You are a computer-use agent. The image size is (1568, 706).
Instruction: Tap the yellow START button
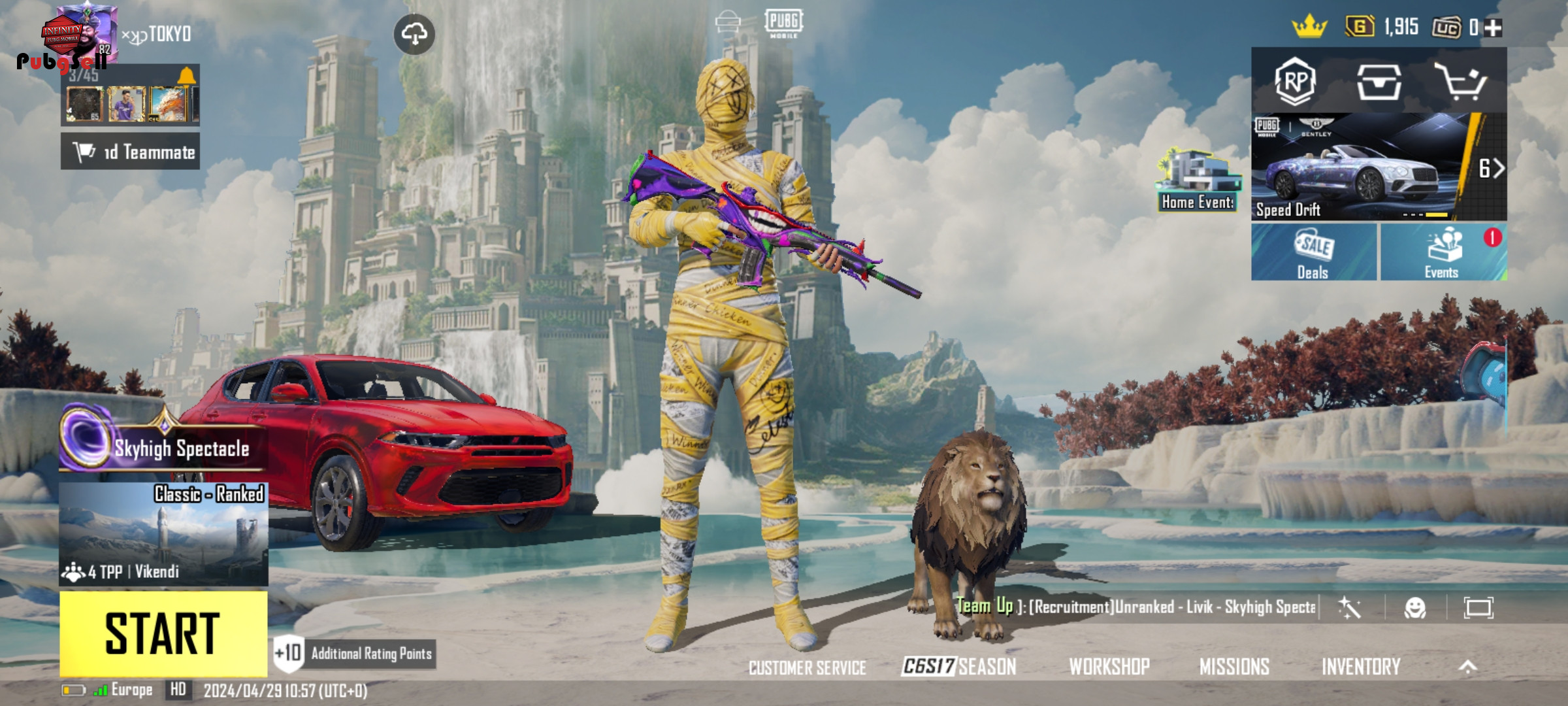(x=163, y=633)
